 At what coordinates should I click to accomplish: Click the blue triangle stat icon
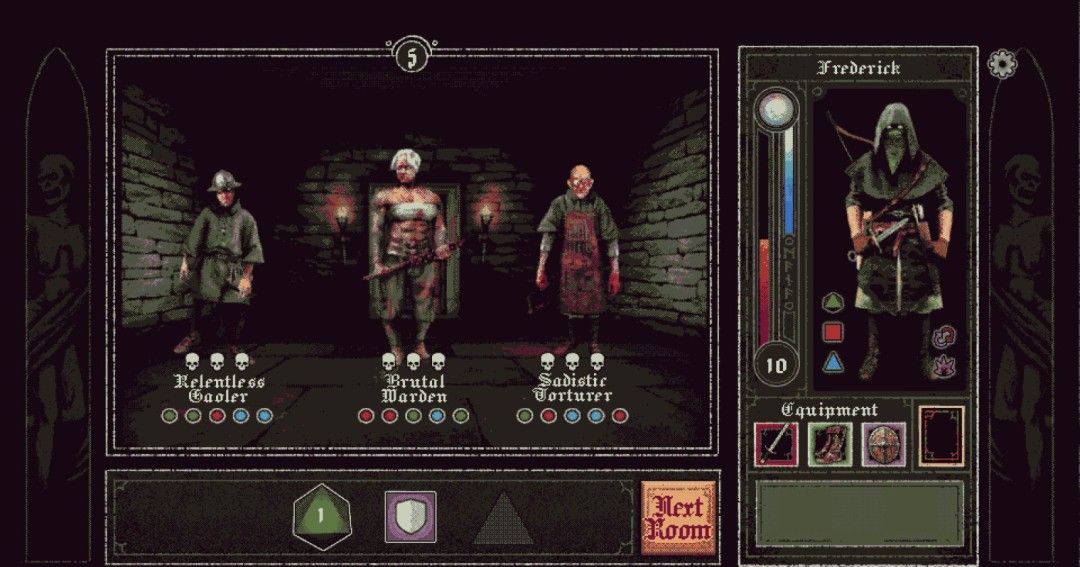coord(832,362)
